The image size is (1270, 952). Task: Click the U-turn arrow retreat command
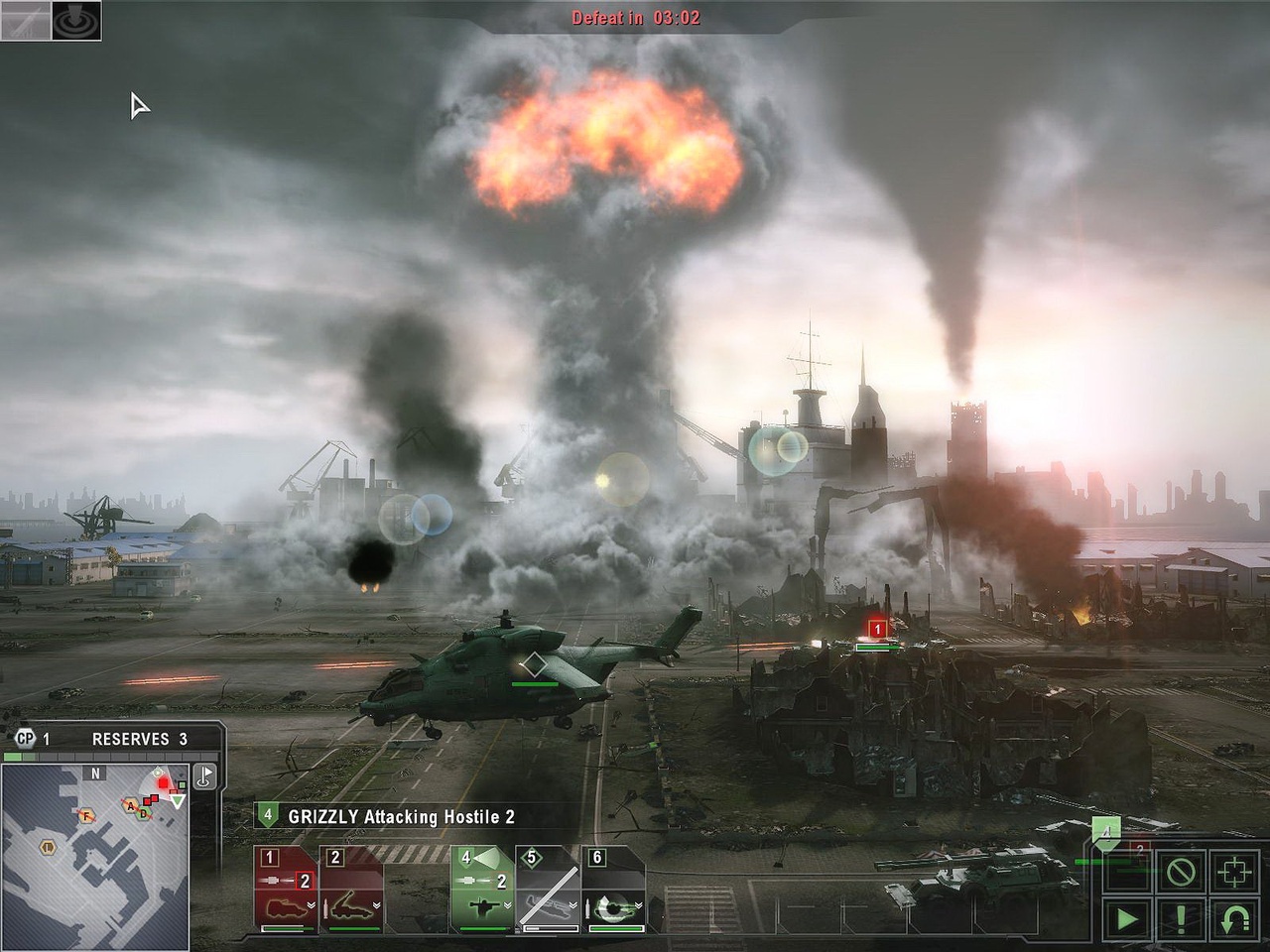pyautogui.click(x=1234, y=918)
